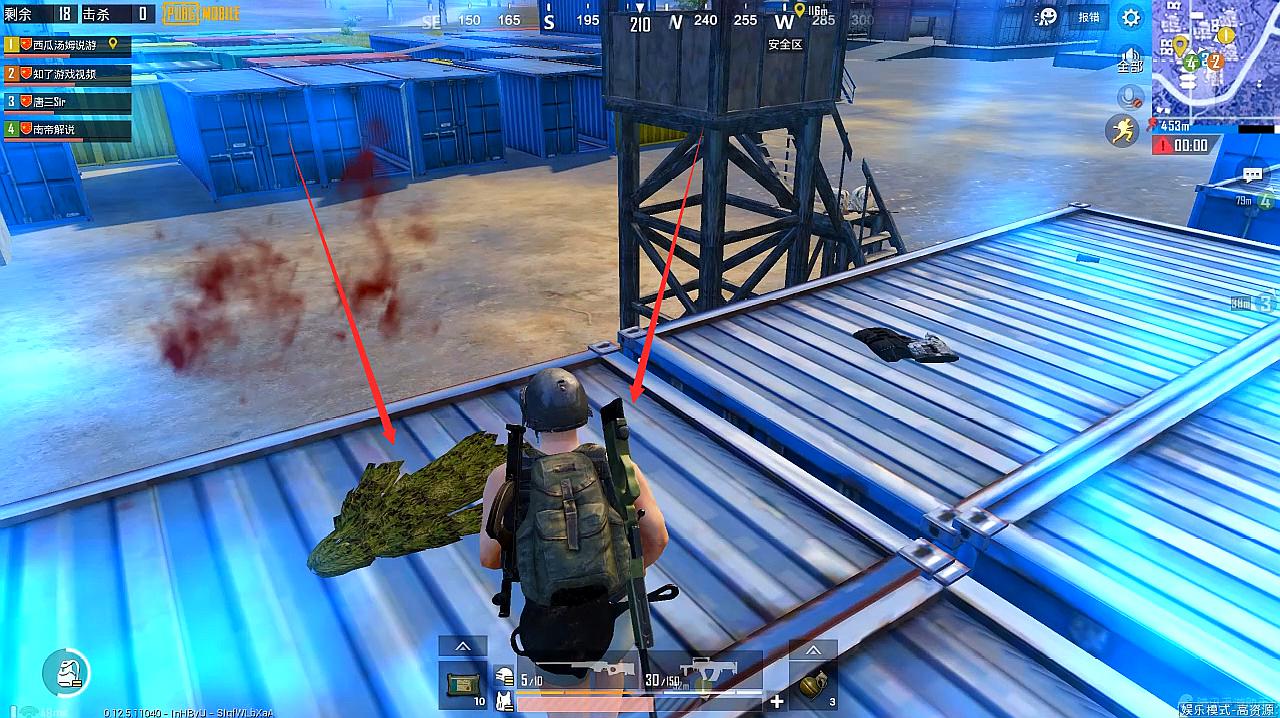The height and width of the screenshot is (718, 1280).
Task: Open the backpack inventory icon
Action: 65,672
